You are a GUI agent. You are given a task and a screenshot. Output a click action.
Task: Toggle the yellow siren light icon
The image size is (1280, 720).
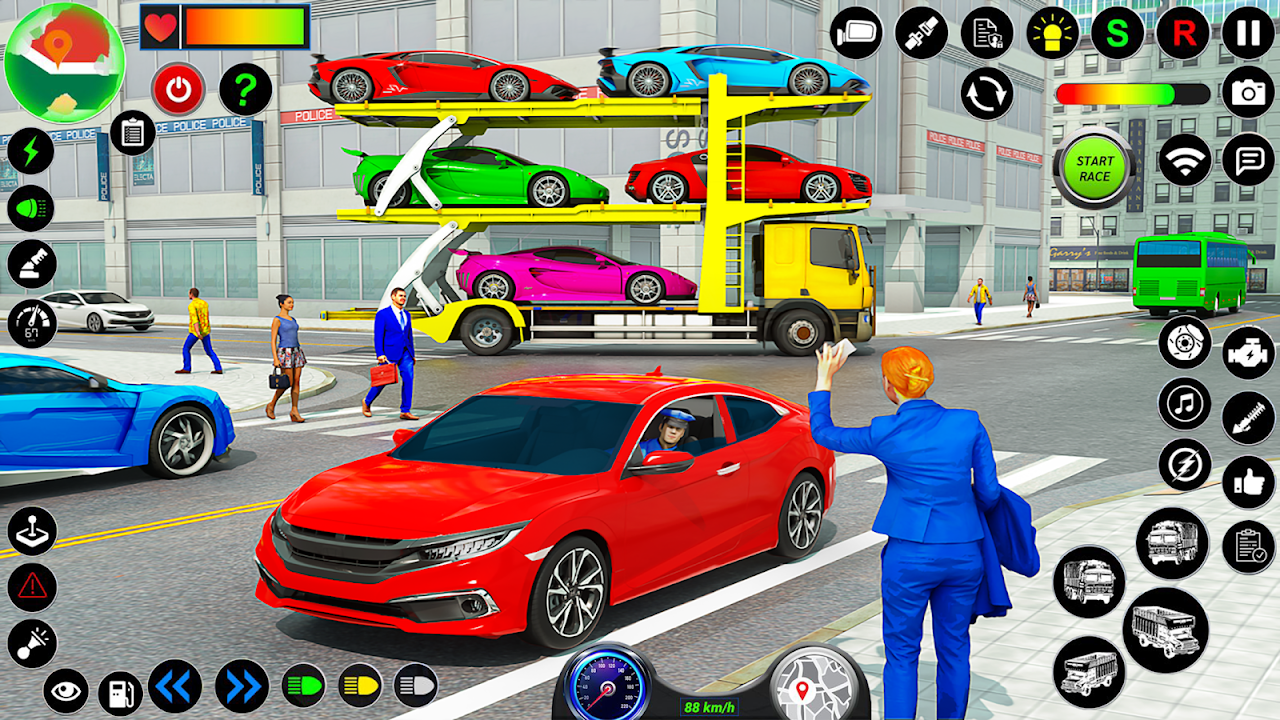(x=1052, y=33)
